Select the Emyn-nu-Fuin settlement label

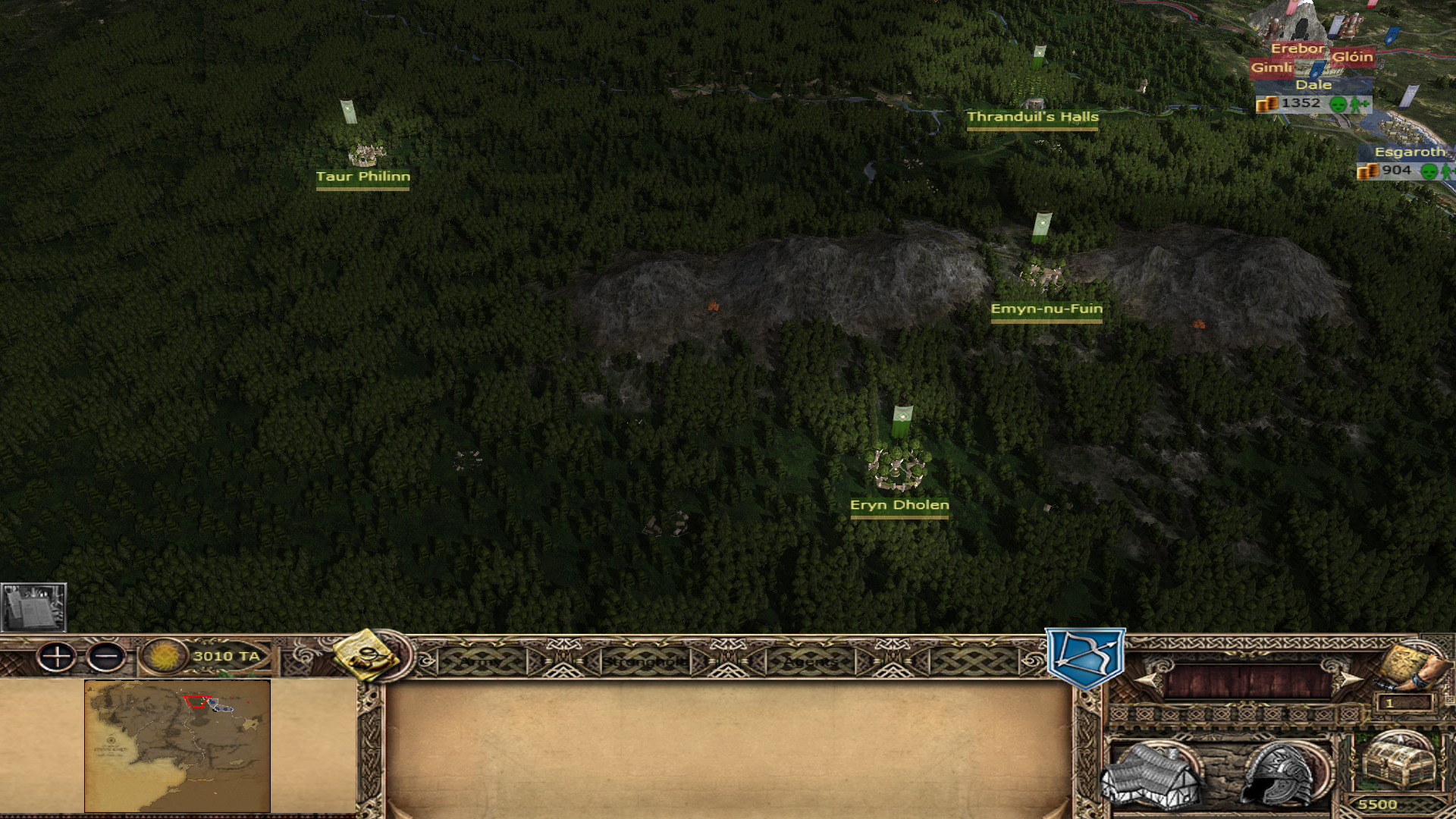pyautogui.click(x=1046, y=309)
